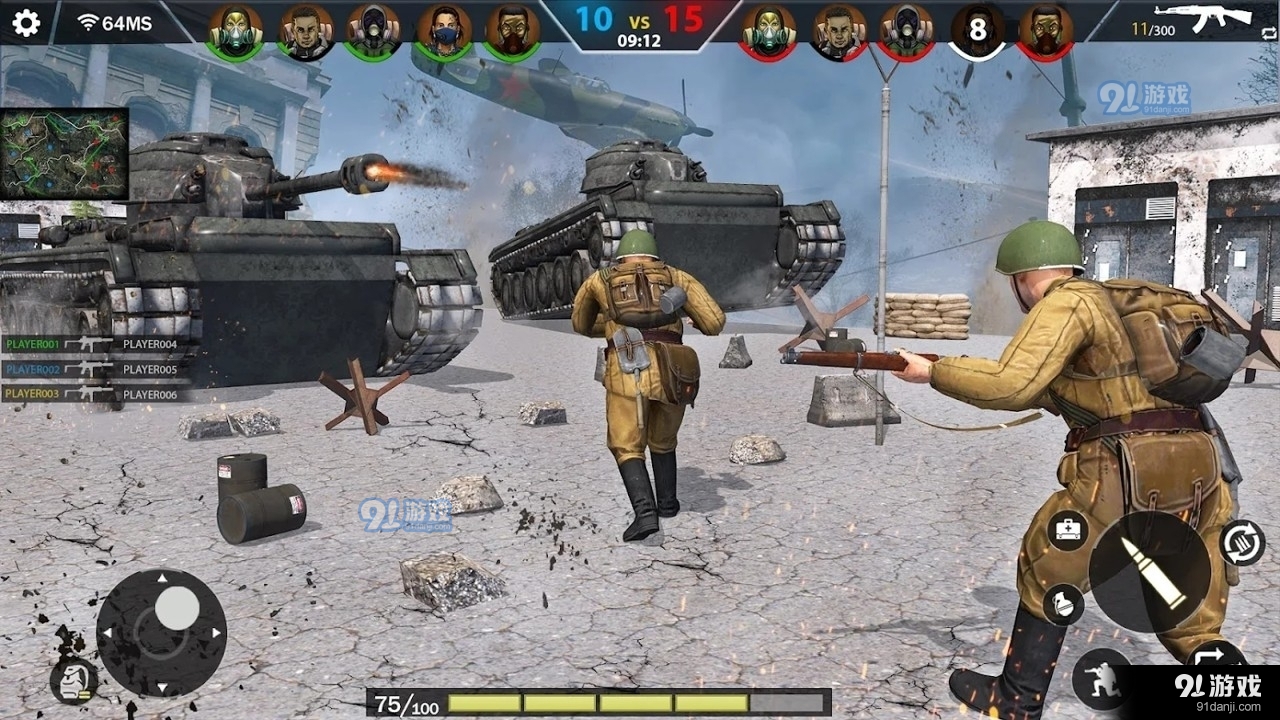Tap the soldier helmet icon near joystick
The height and width of the screenshot is (720, 1280).
(x=73, y=682)
